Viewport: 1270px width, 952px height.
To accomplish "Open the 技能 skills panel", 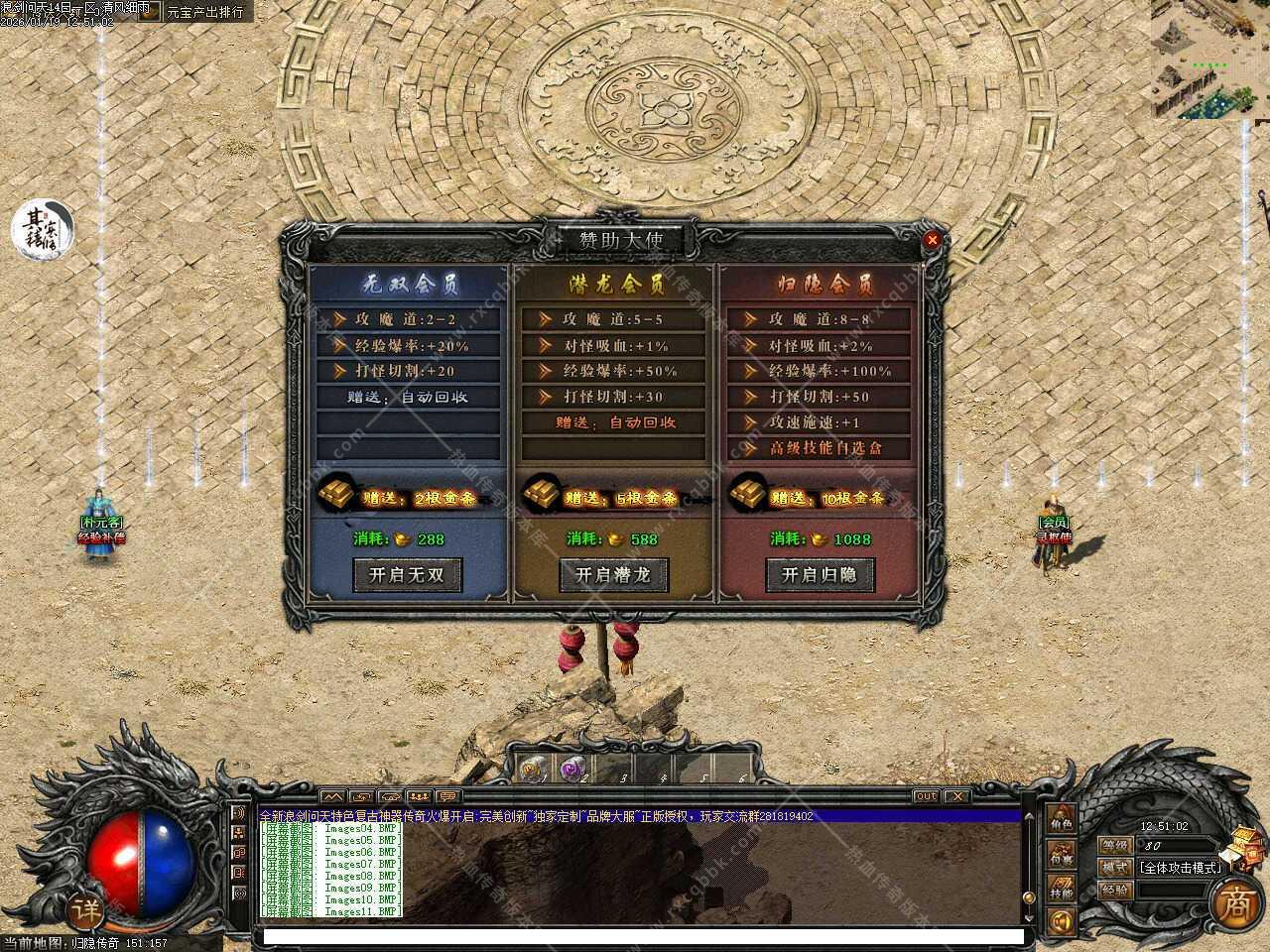I will 1062,890.
